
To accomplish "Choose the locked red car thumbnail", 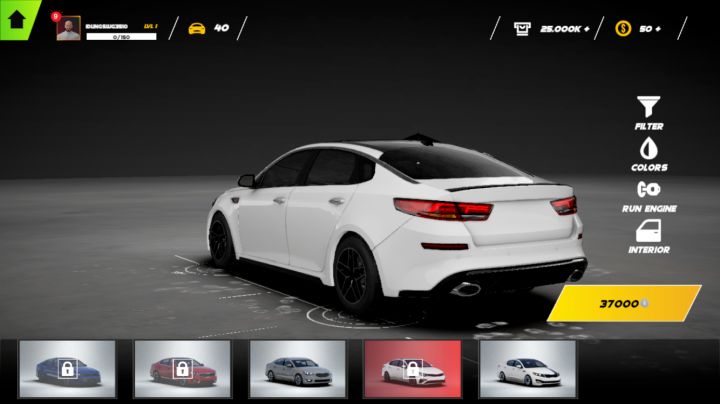I will point(182,369).
